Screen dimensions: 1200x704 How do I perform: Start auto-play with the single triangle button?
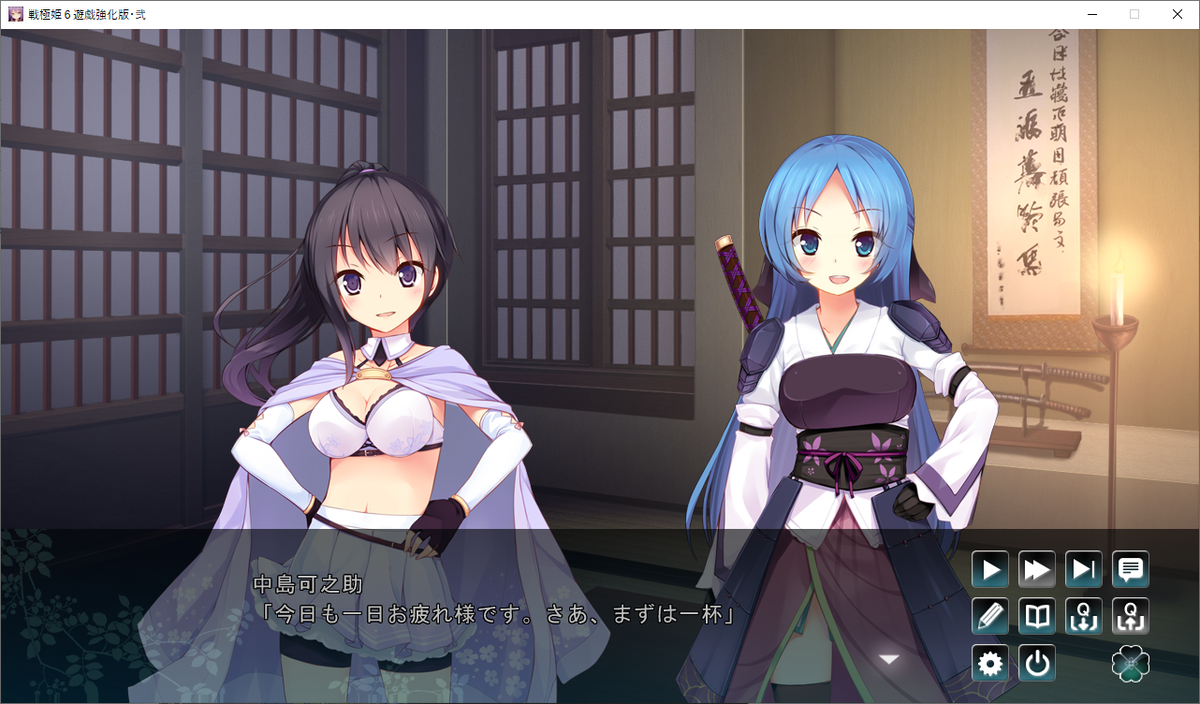click(x=990, y=570)
